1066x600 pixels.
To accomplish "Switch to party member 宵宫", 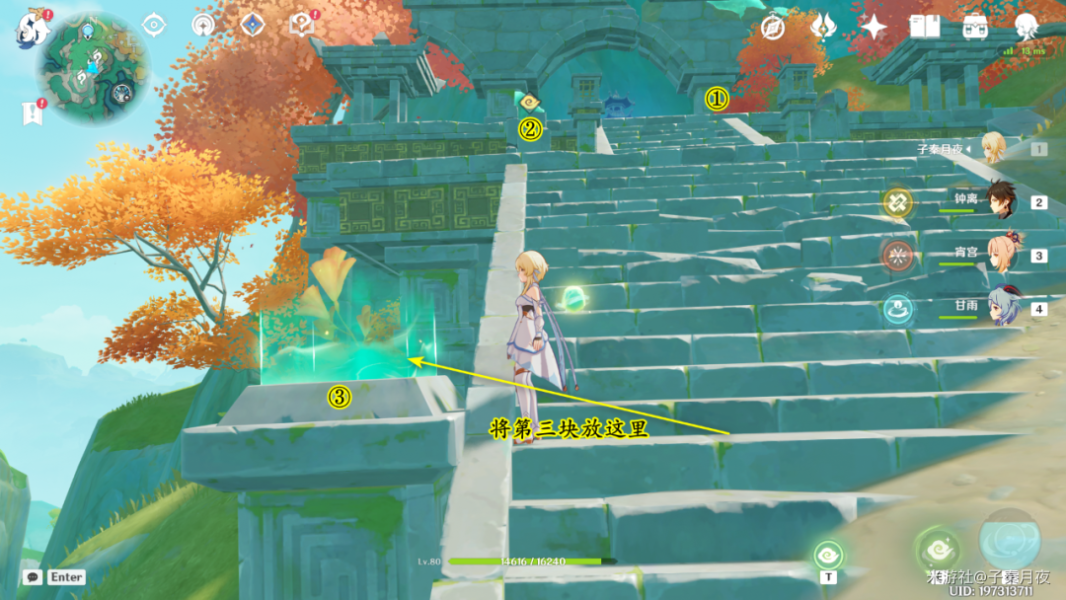I will 1000,253.
